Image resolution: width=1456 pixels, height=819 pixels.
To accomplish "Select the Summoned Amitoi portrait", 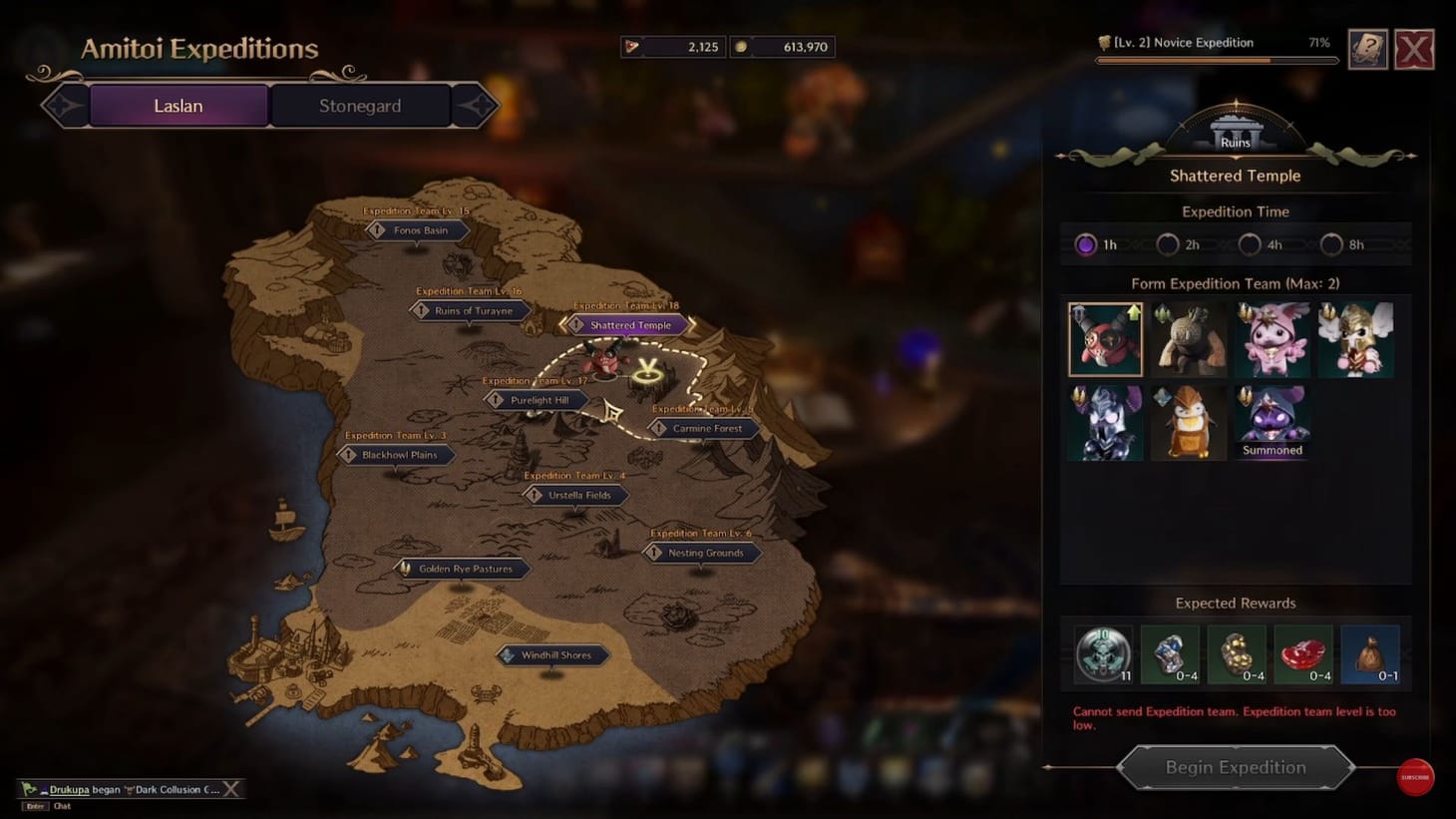I will [x=1273, y=421].
